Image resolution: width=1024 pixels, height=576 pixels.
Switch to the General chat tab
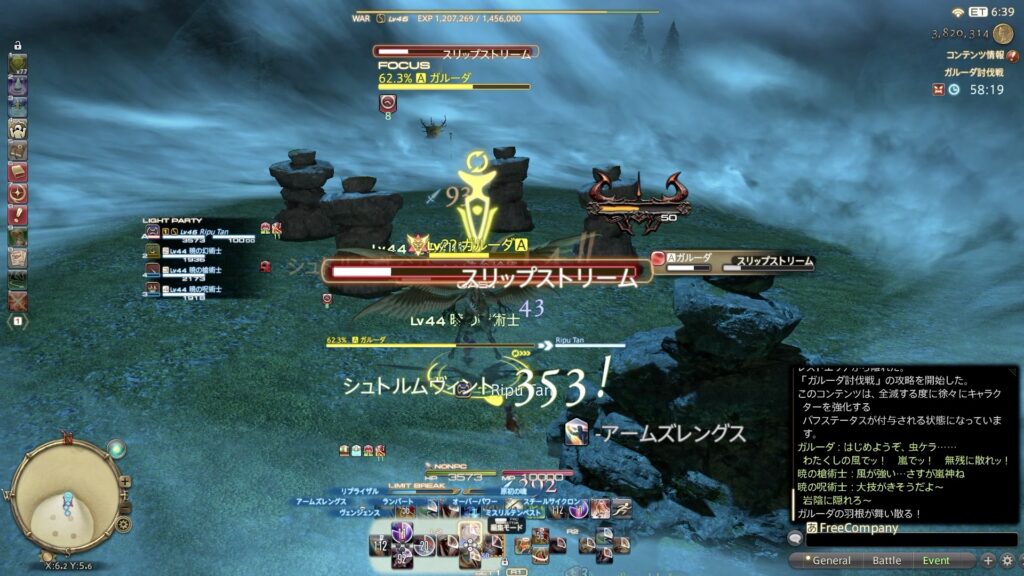click(x=832, y=561)
